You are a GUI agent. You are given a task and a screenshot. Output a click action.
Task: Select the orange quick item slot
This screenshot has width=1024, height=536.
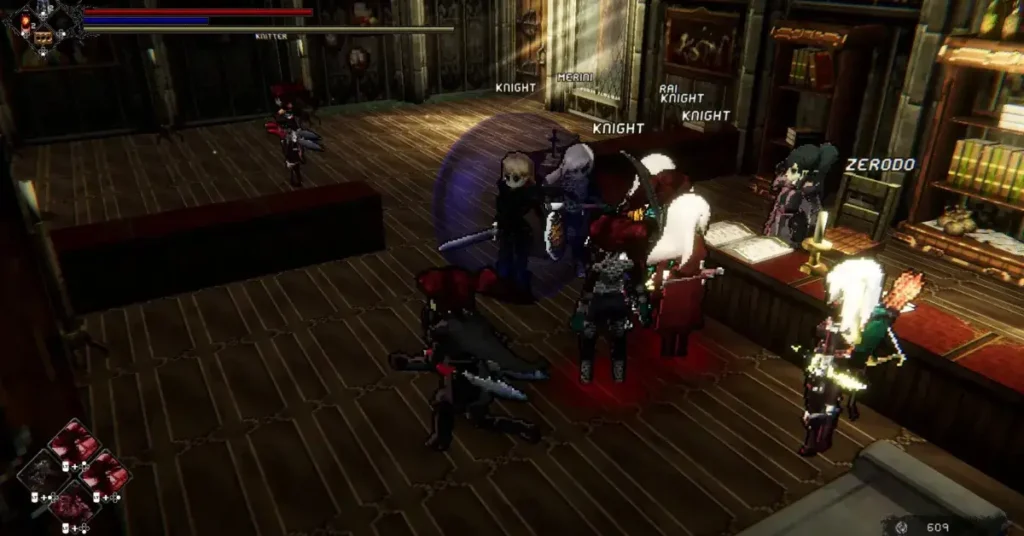point(43,37)
